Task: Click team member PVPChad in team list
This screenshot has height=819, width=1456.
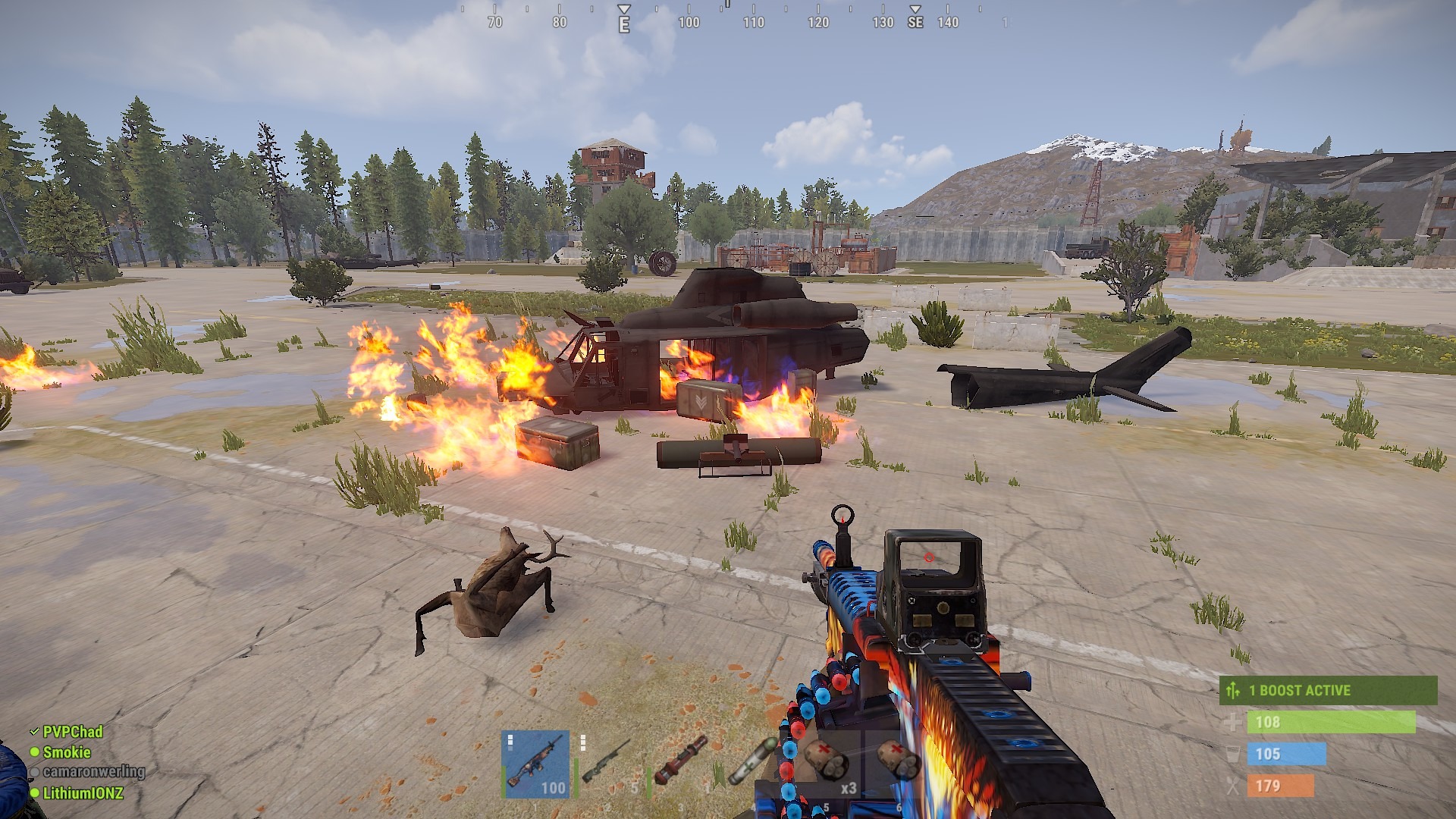Action: click(72, 732)
